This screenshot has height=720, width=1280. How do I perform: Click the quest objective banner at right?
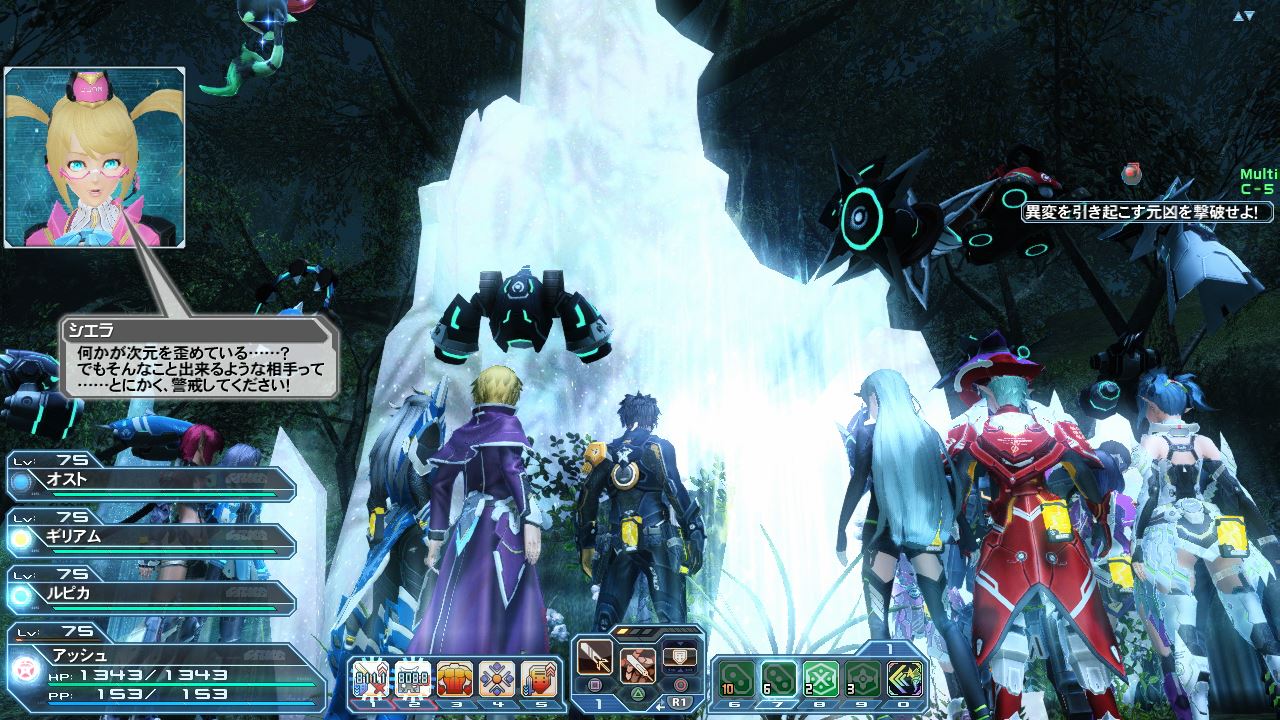tap(1147, 212)
